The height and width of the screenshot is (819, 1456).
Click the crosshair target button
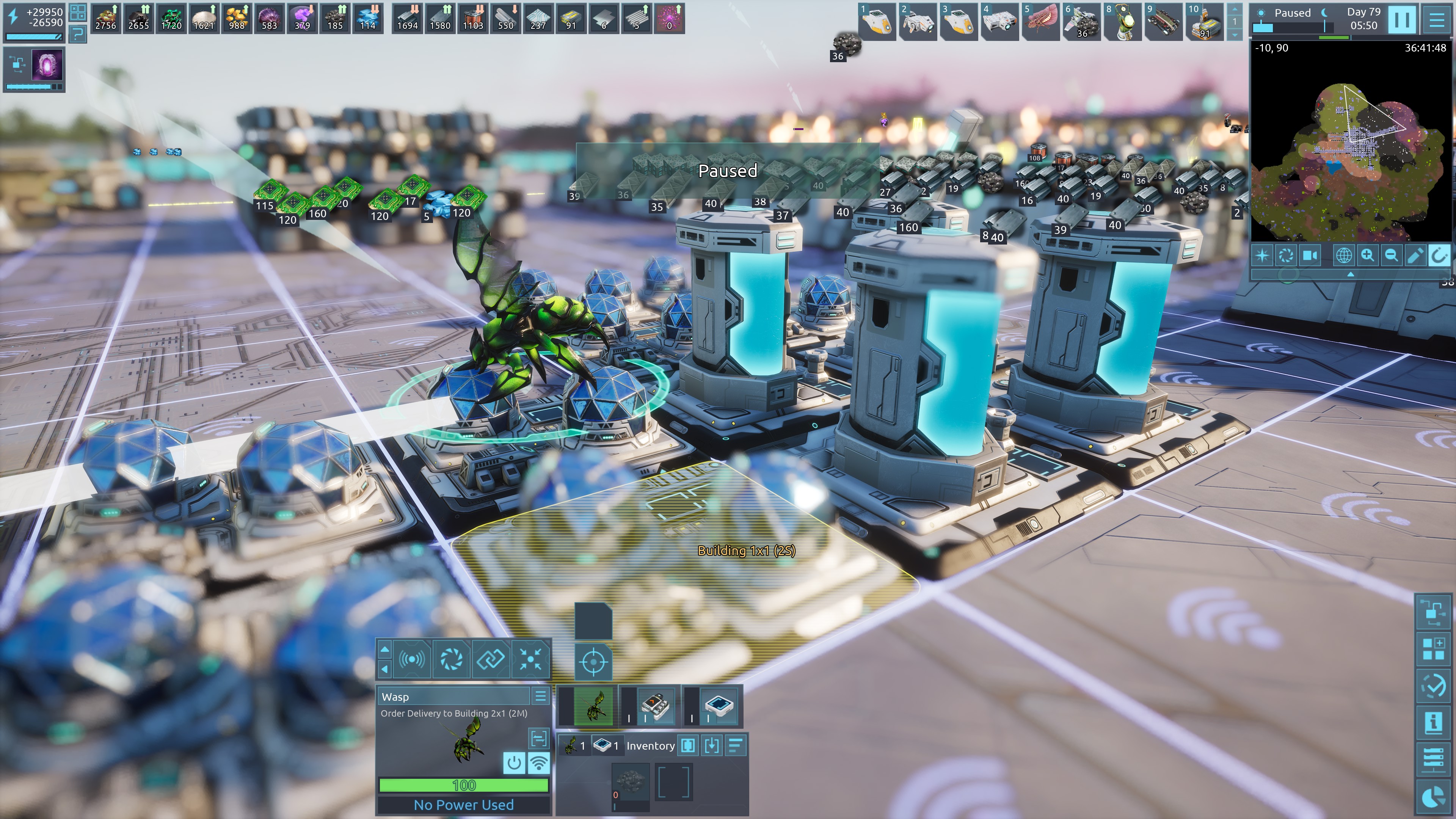click(593, 661)
